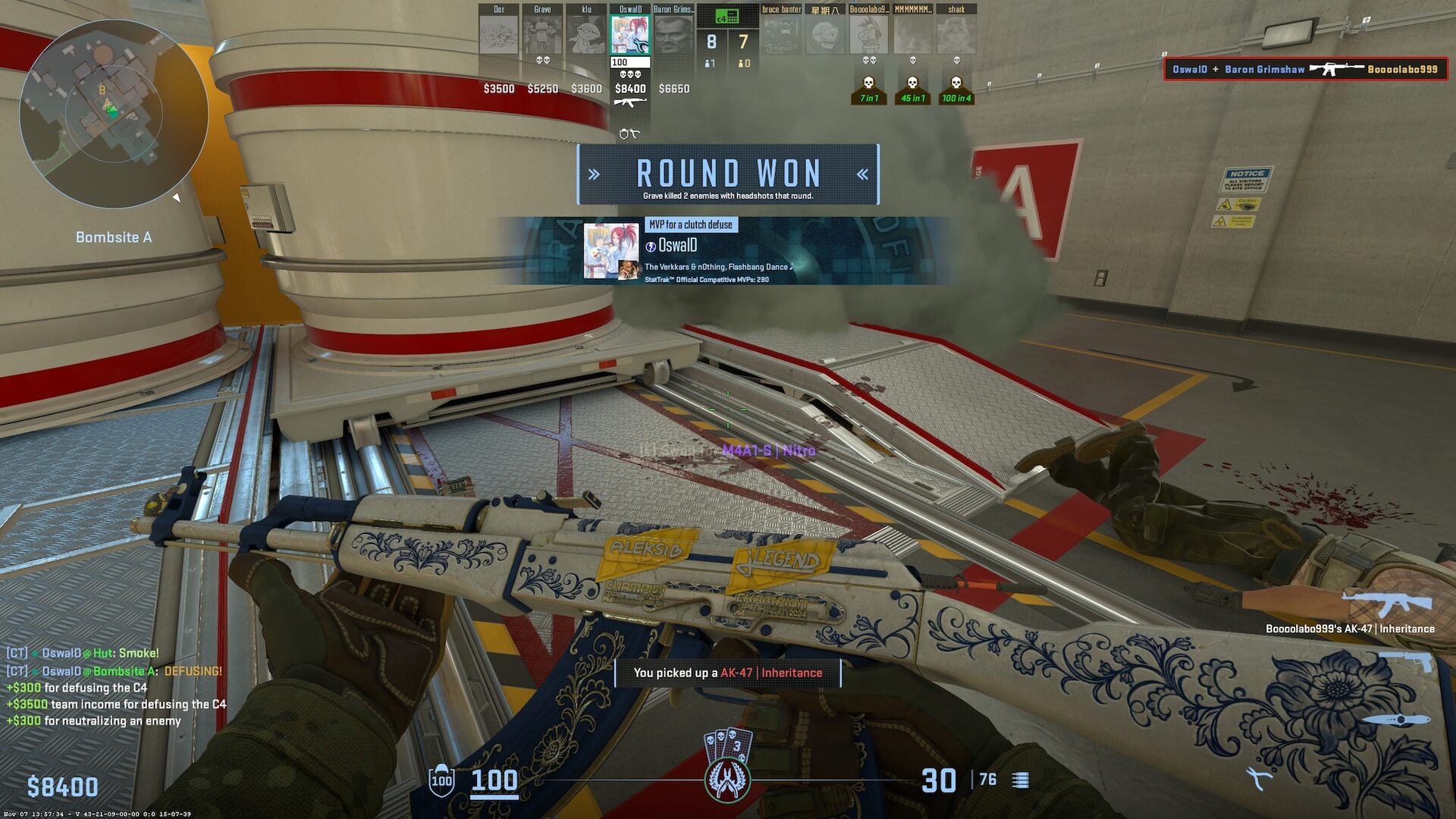Screen dimensions: 1456x819
Task: Select bruce banter's enemy avatar
Action: (x=781, y=35)
